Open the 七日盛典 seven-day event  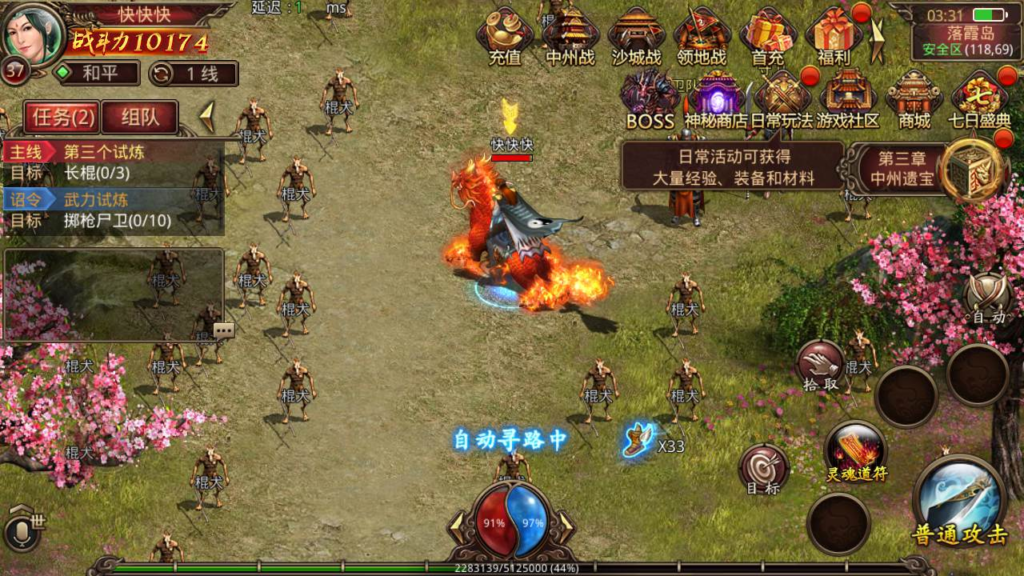pos(979,99)
